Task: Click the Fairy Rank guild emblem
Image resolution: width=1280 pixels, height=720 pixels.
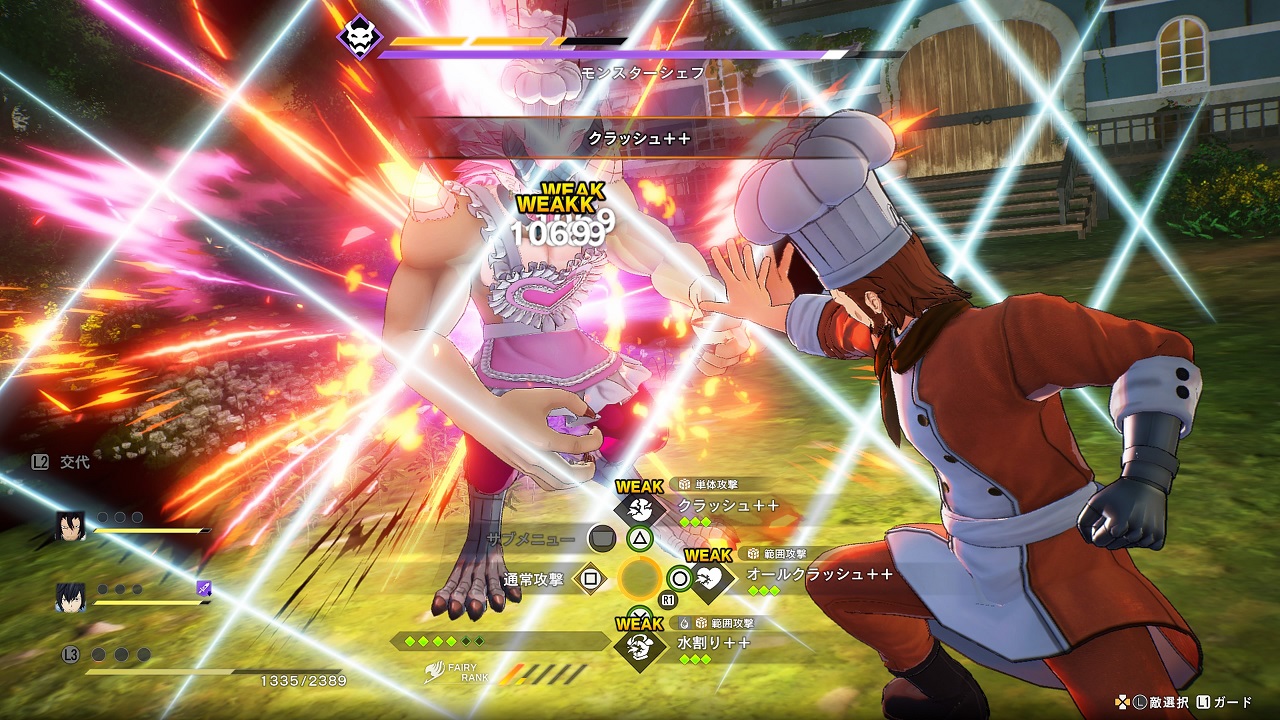Action: (x=433, y=672)
